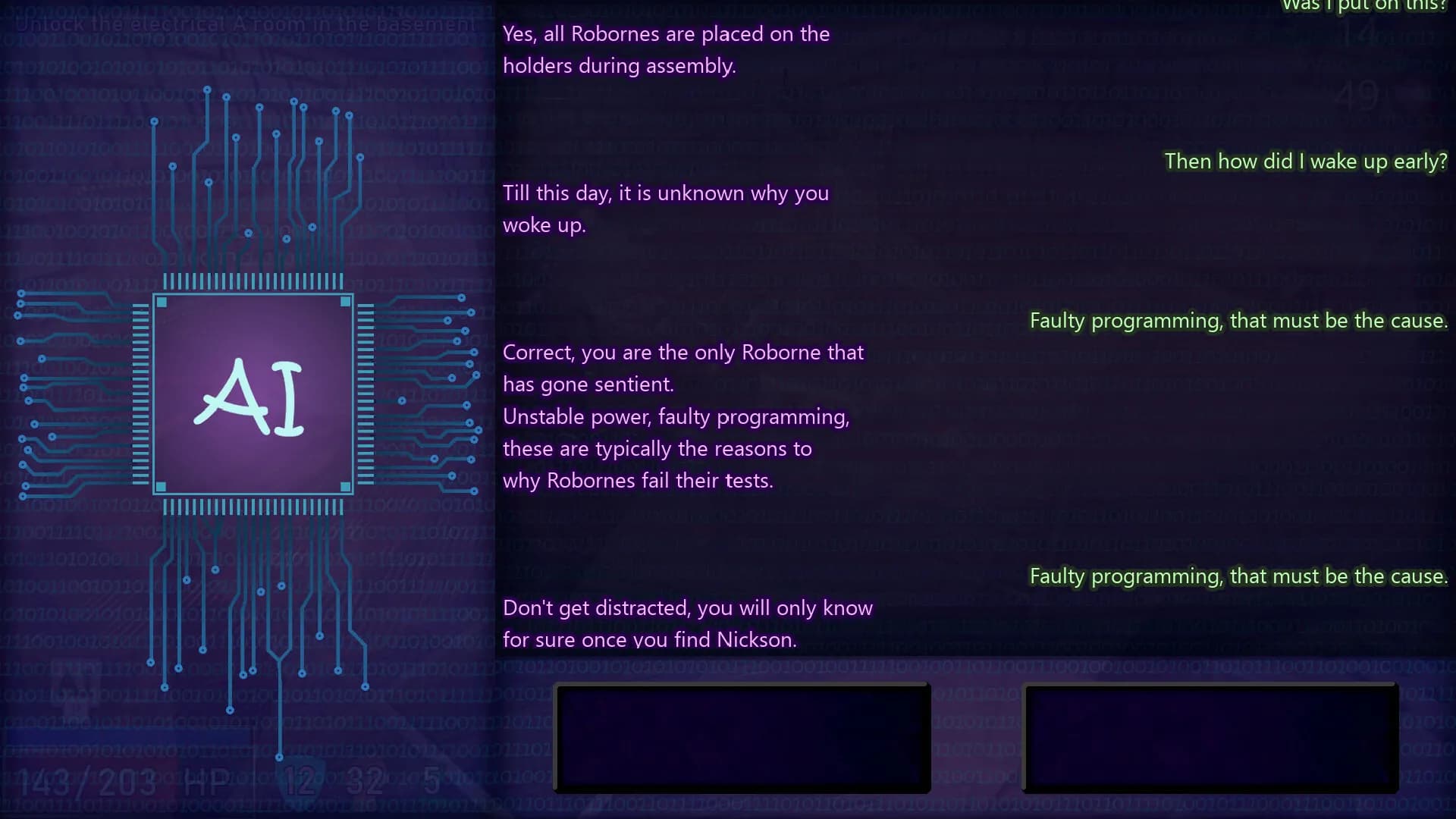Click the quest text 'Unlock the electrical A room'

[x=246, y=24]
